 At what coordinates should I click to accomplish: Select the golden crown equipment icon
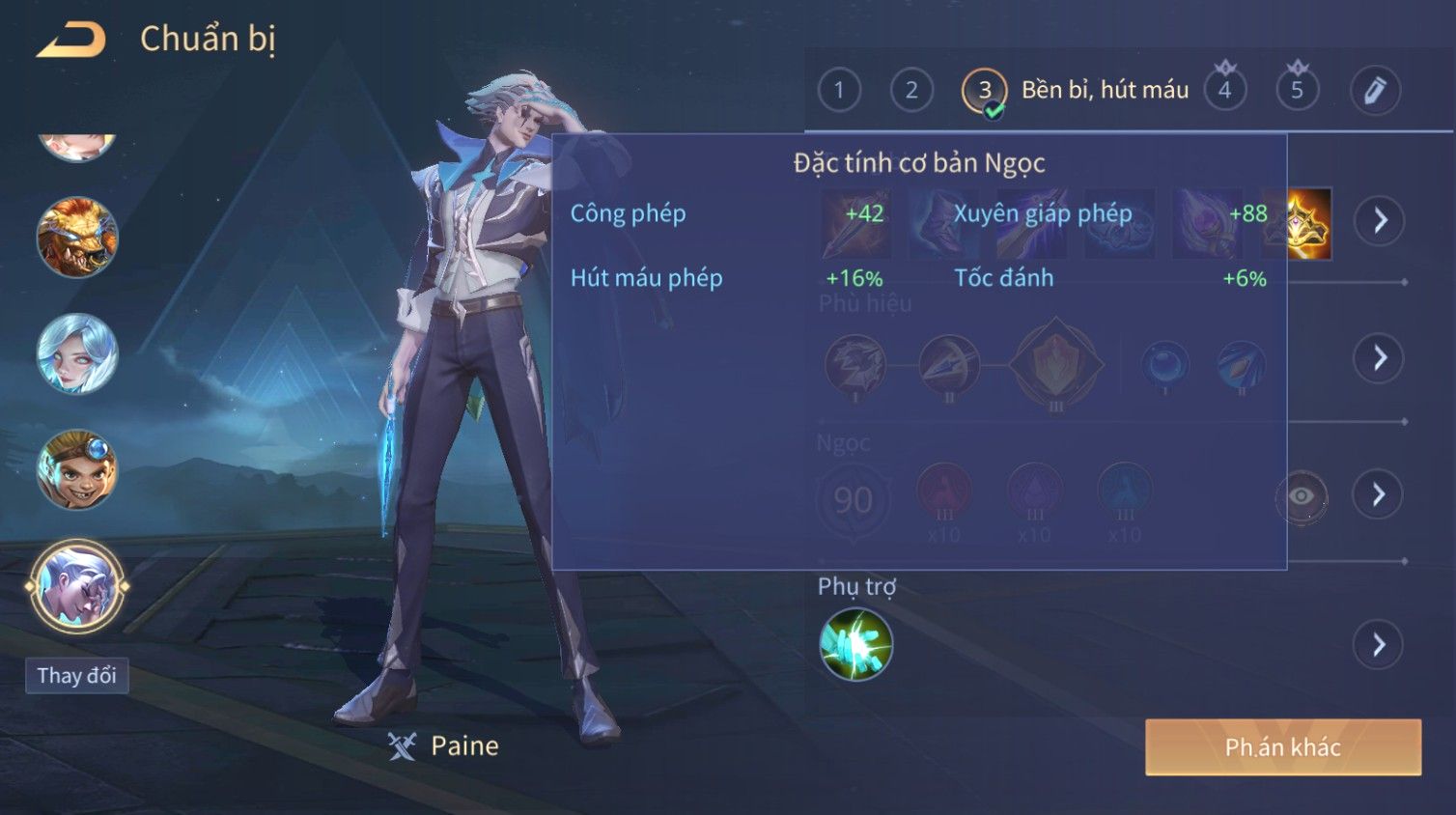(x=1309, y=224)
